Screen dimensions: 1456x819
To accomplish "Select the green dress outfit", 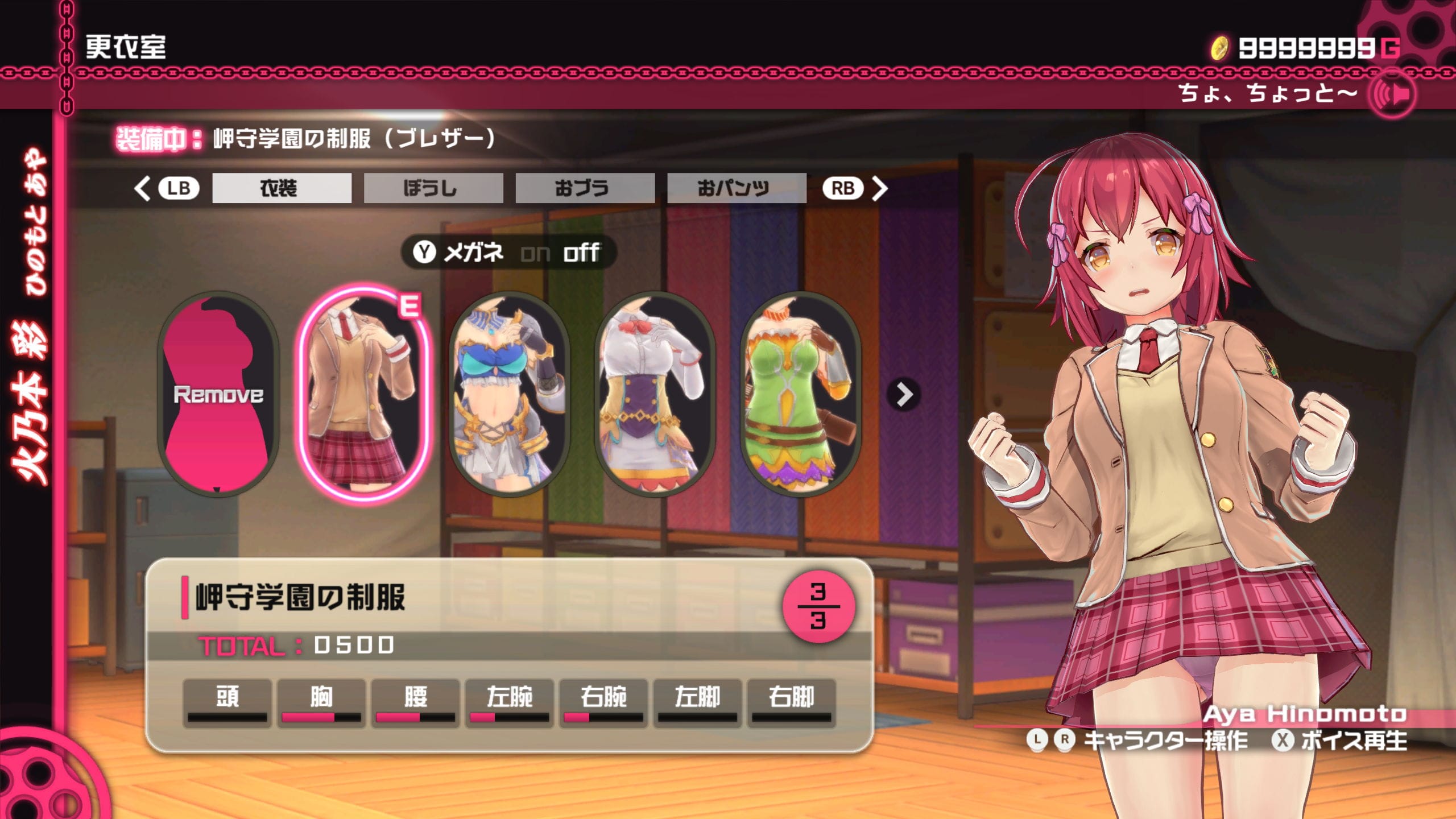I will tap(800, 394).
